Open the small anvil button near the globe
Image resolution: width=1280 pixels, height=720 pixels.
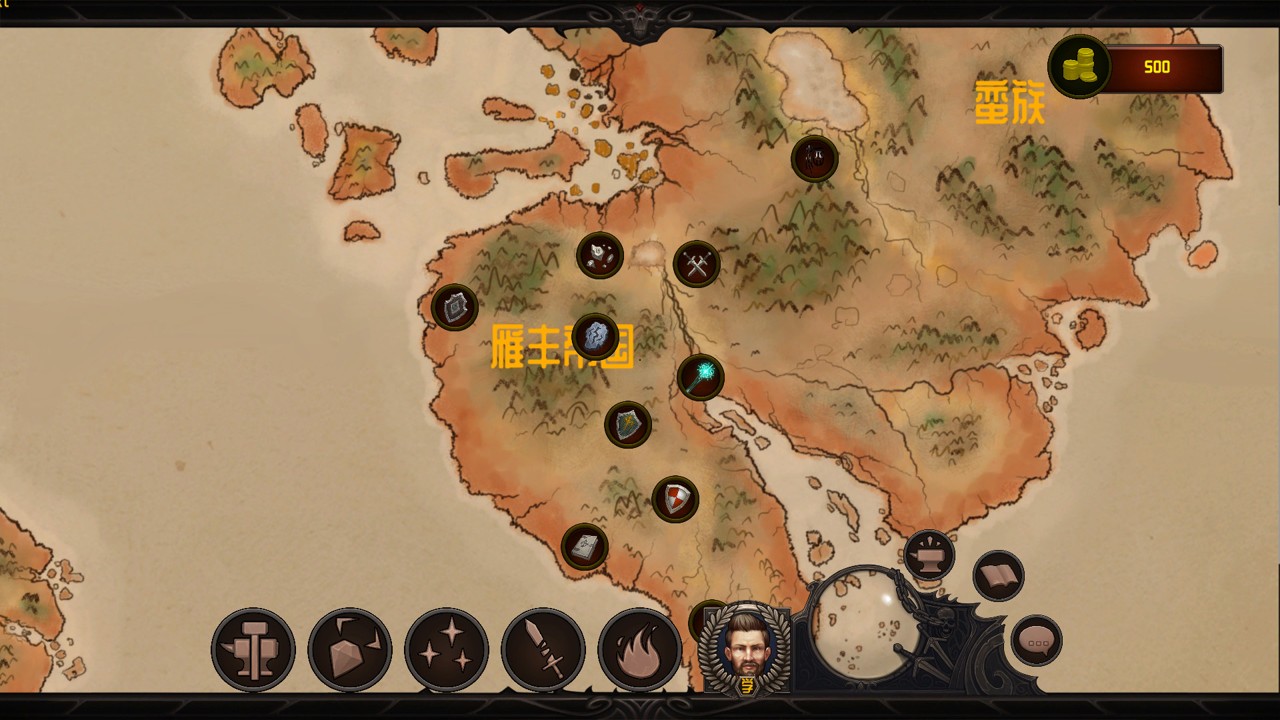coord(929,555)
